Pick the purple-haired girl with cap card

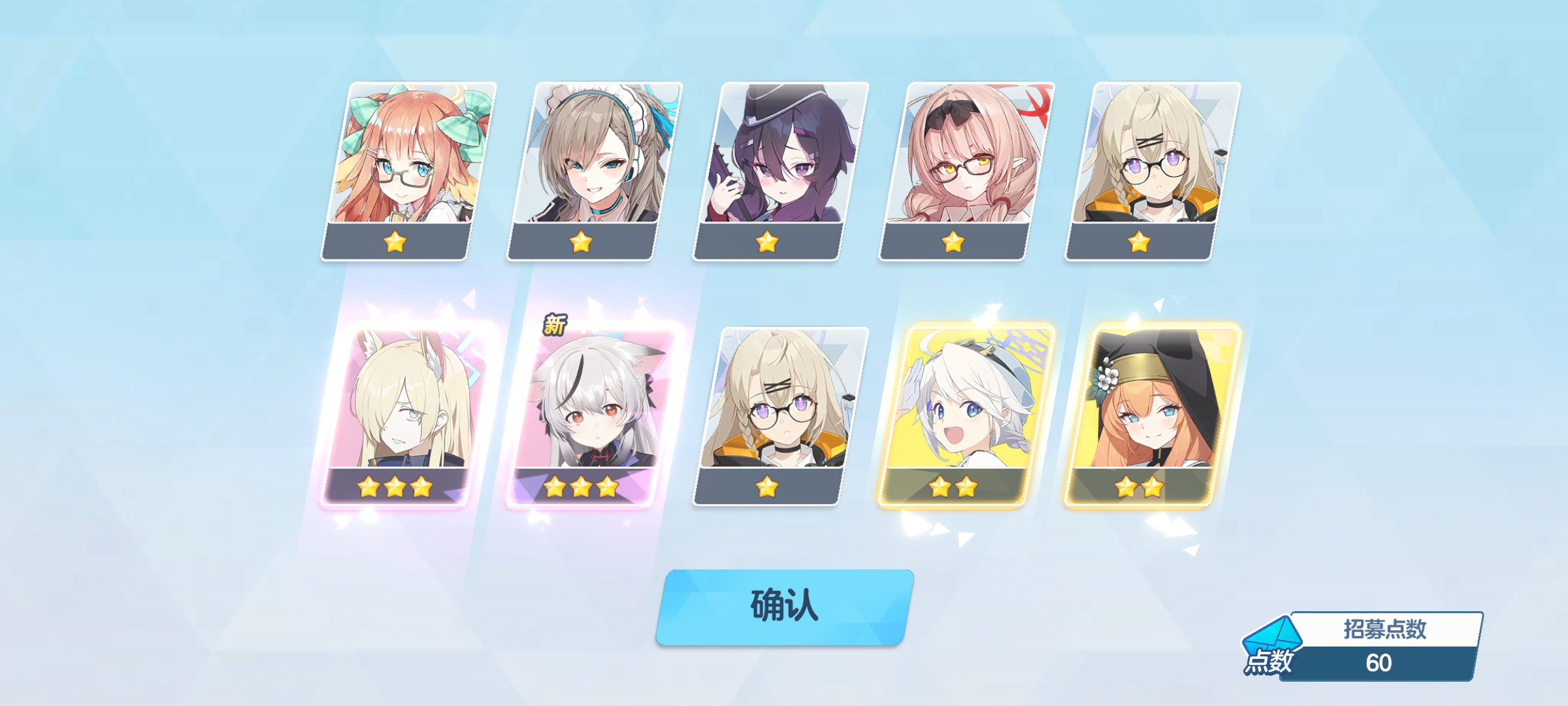click(781, 170)
